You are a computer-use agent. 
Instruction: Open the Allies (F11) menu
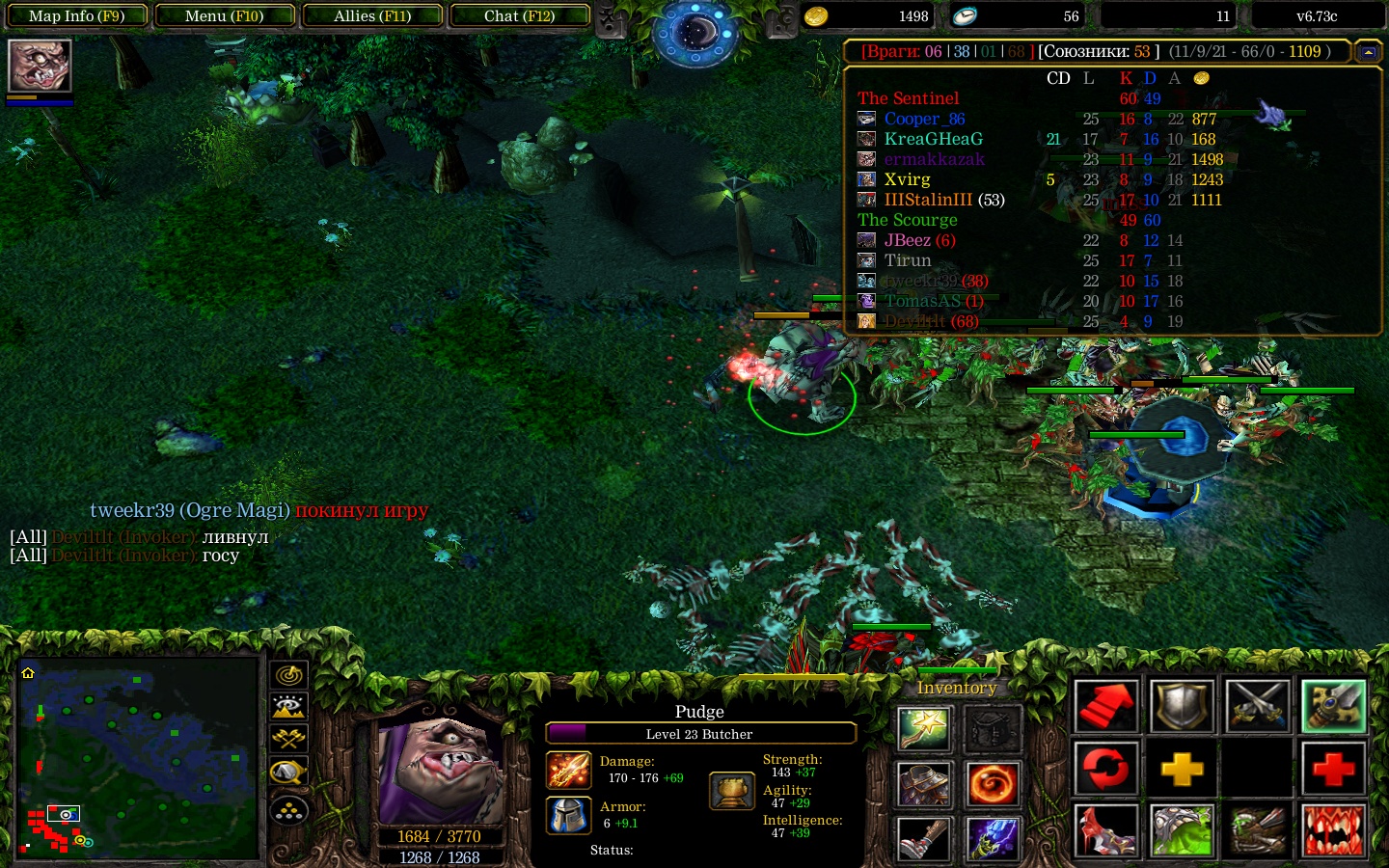[372, 16]
